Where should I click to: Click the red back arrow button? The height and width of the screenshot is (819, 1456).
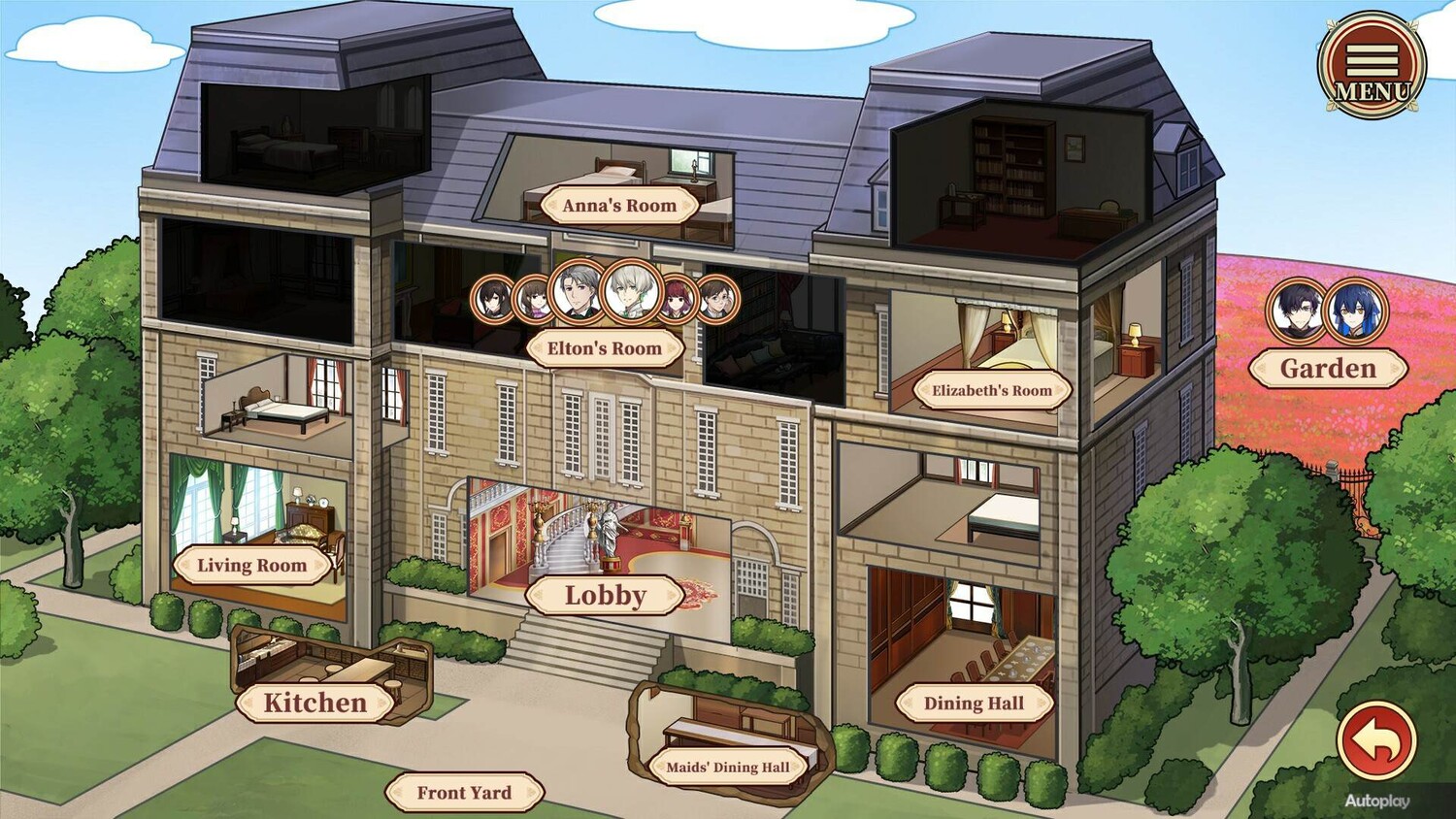1376,741
